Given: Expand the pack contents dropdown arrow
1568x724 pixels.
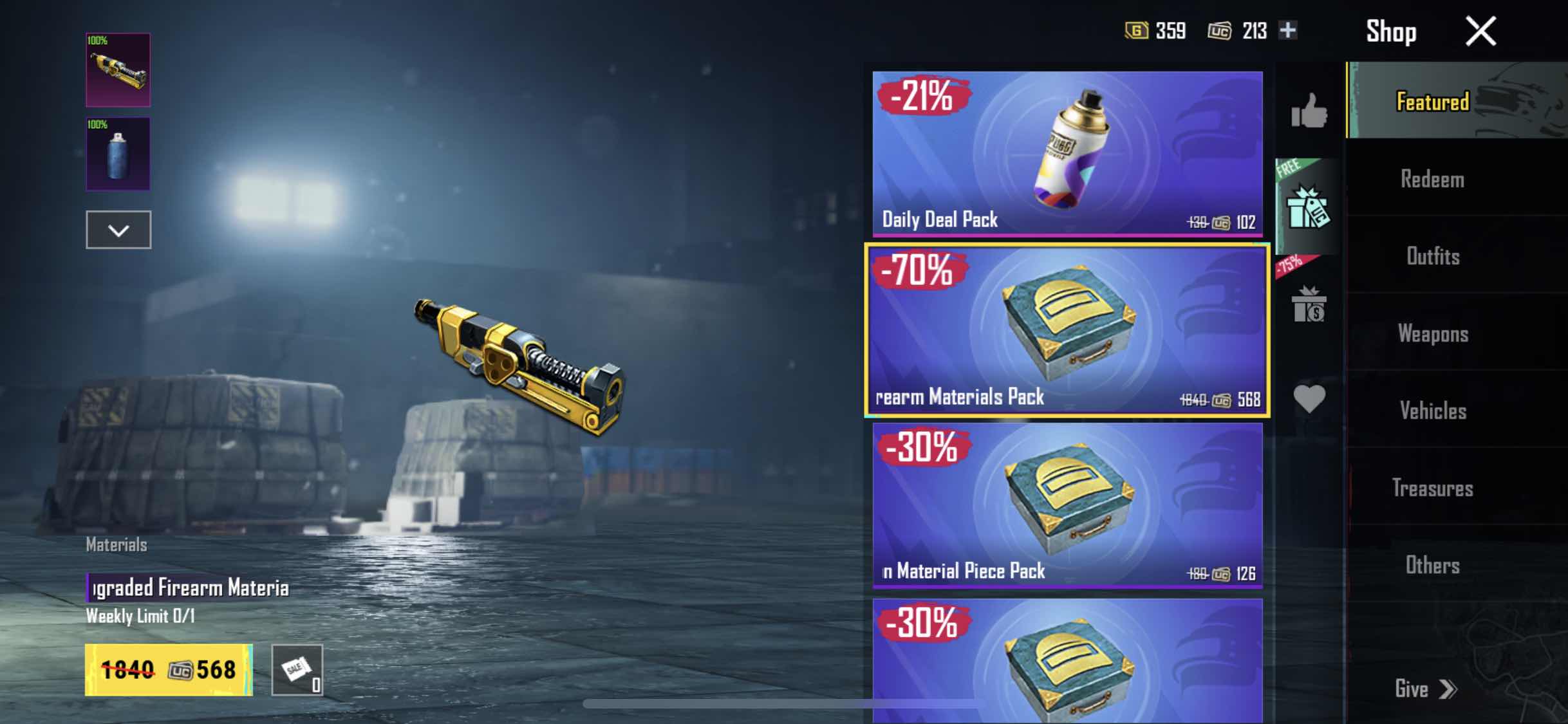Looking at the screenshot, I should (118, 230).
